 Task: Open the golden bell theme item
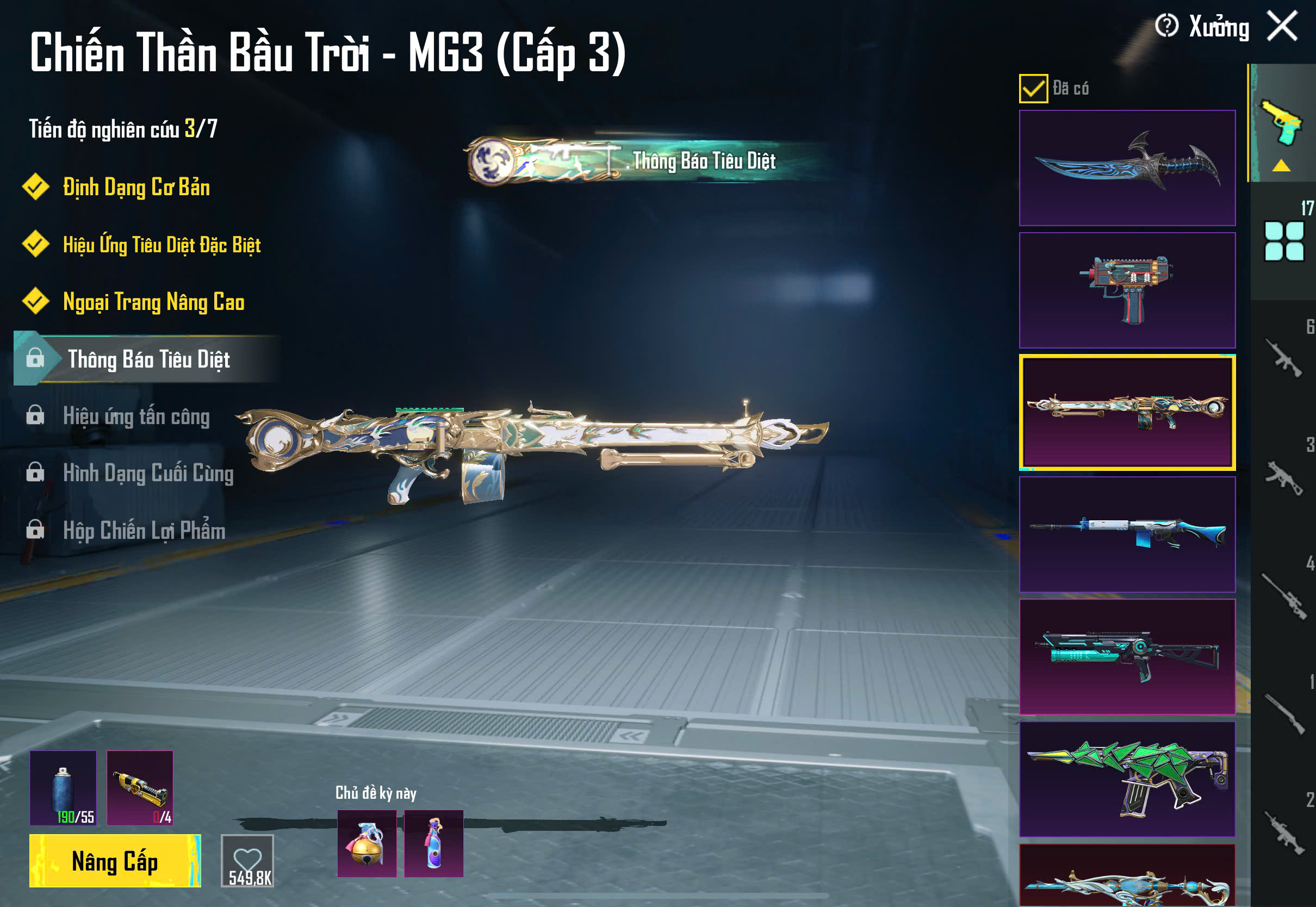tap(367, 843)
